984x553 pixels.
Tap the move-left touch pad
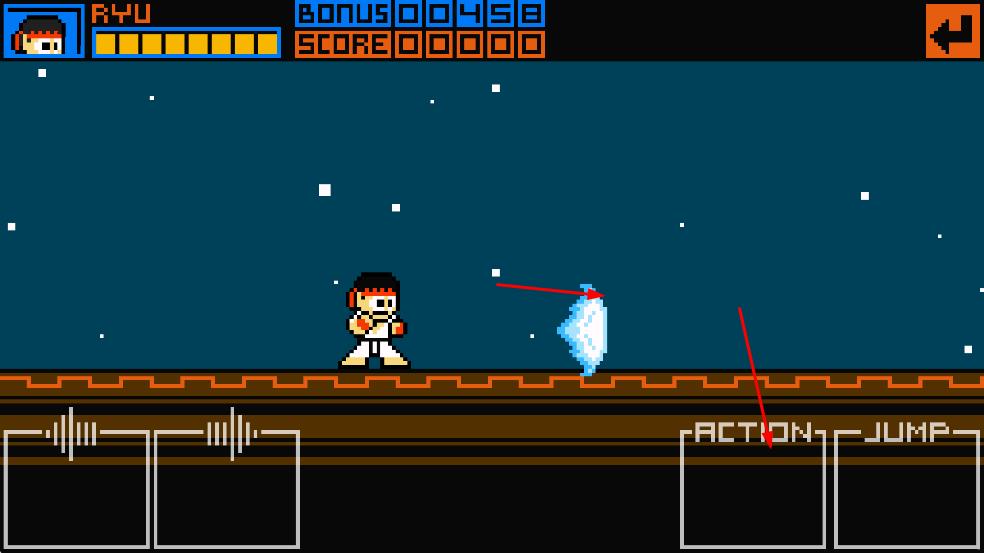pyautogui.click(x=76, y=490)
